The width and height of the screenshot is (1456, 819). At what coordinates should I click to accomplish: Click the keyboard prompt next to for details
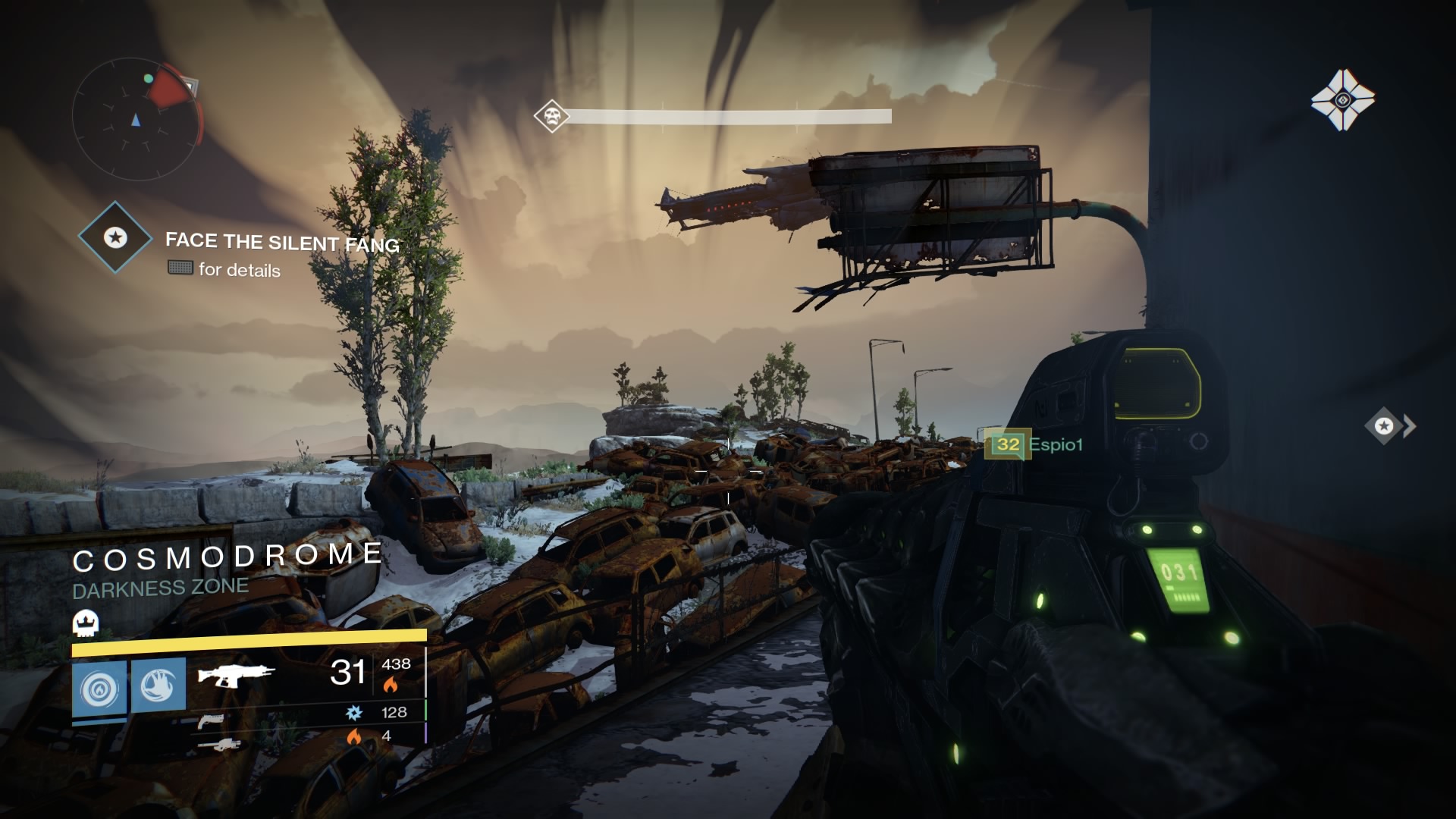tap(180, 269)
